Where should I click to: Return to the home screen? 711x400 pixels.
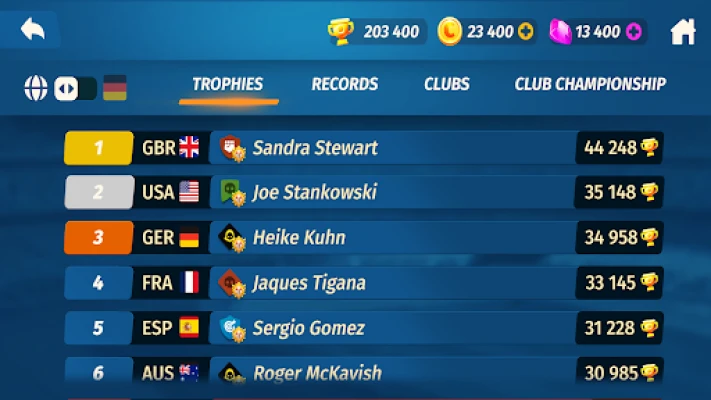click(683, 31)
